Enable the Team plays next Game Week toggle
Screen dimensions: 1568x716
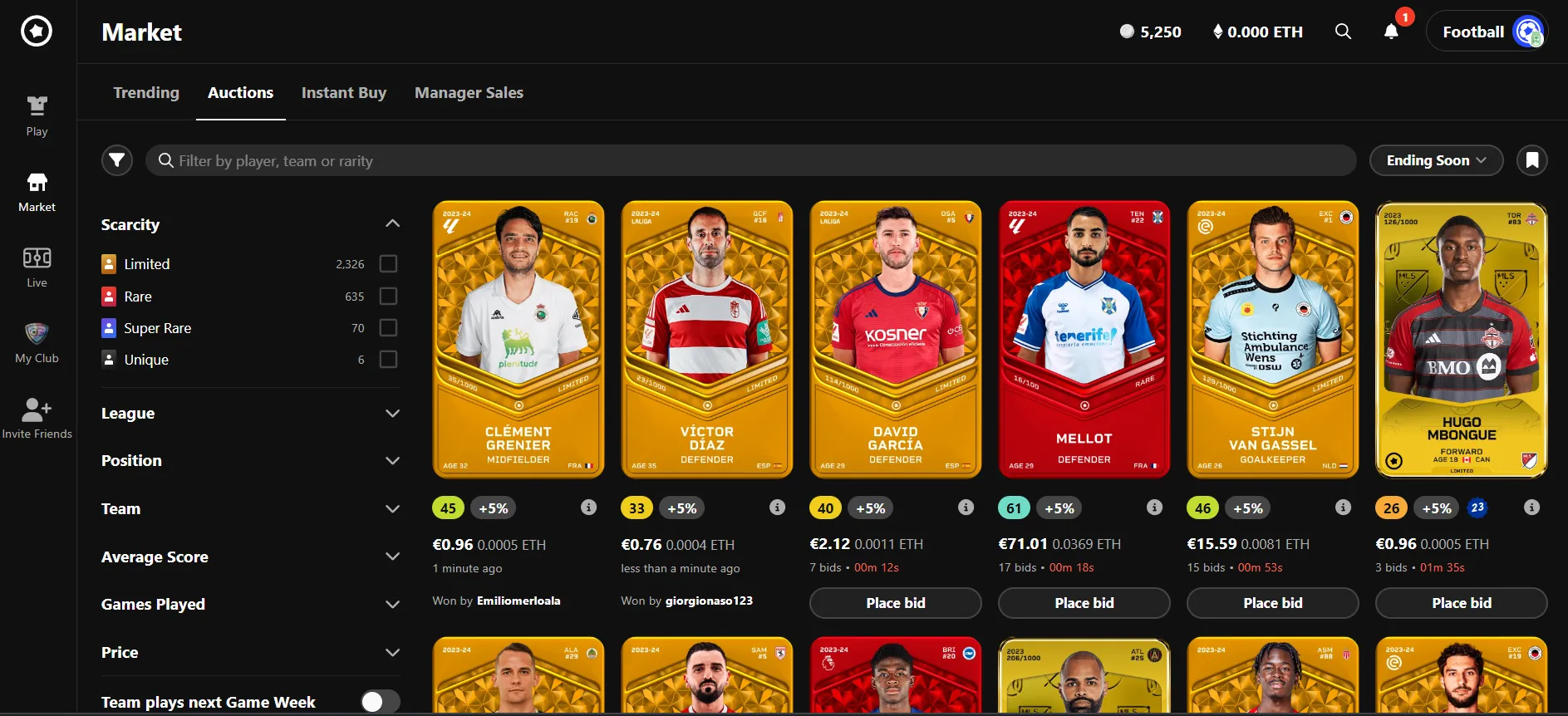pyautogui.click(x=380, y=701)
